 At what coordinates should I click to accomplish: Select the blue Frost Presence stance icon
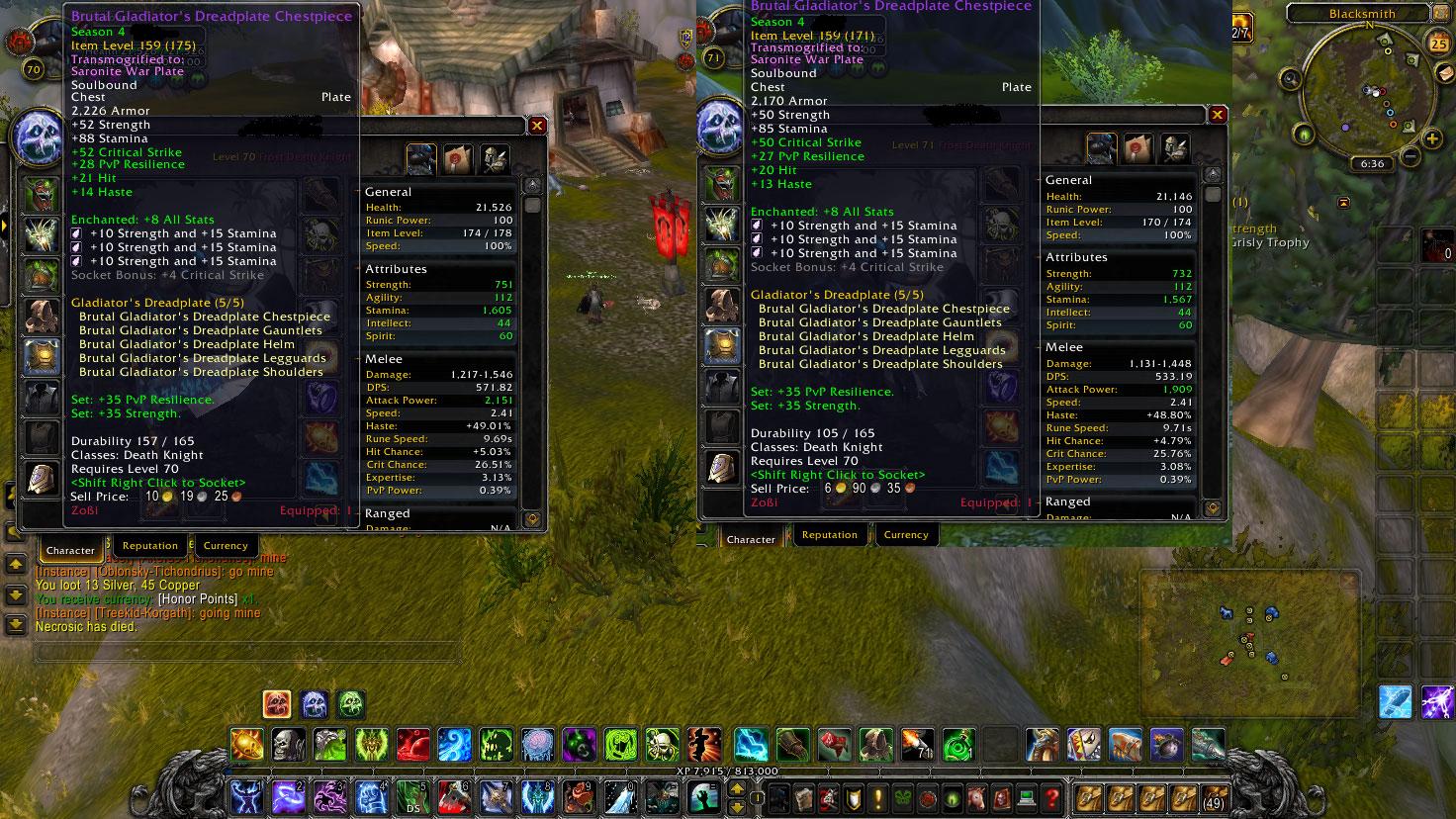(315, 704)
